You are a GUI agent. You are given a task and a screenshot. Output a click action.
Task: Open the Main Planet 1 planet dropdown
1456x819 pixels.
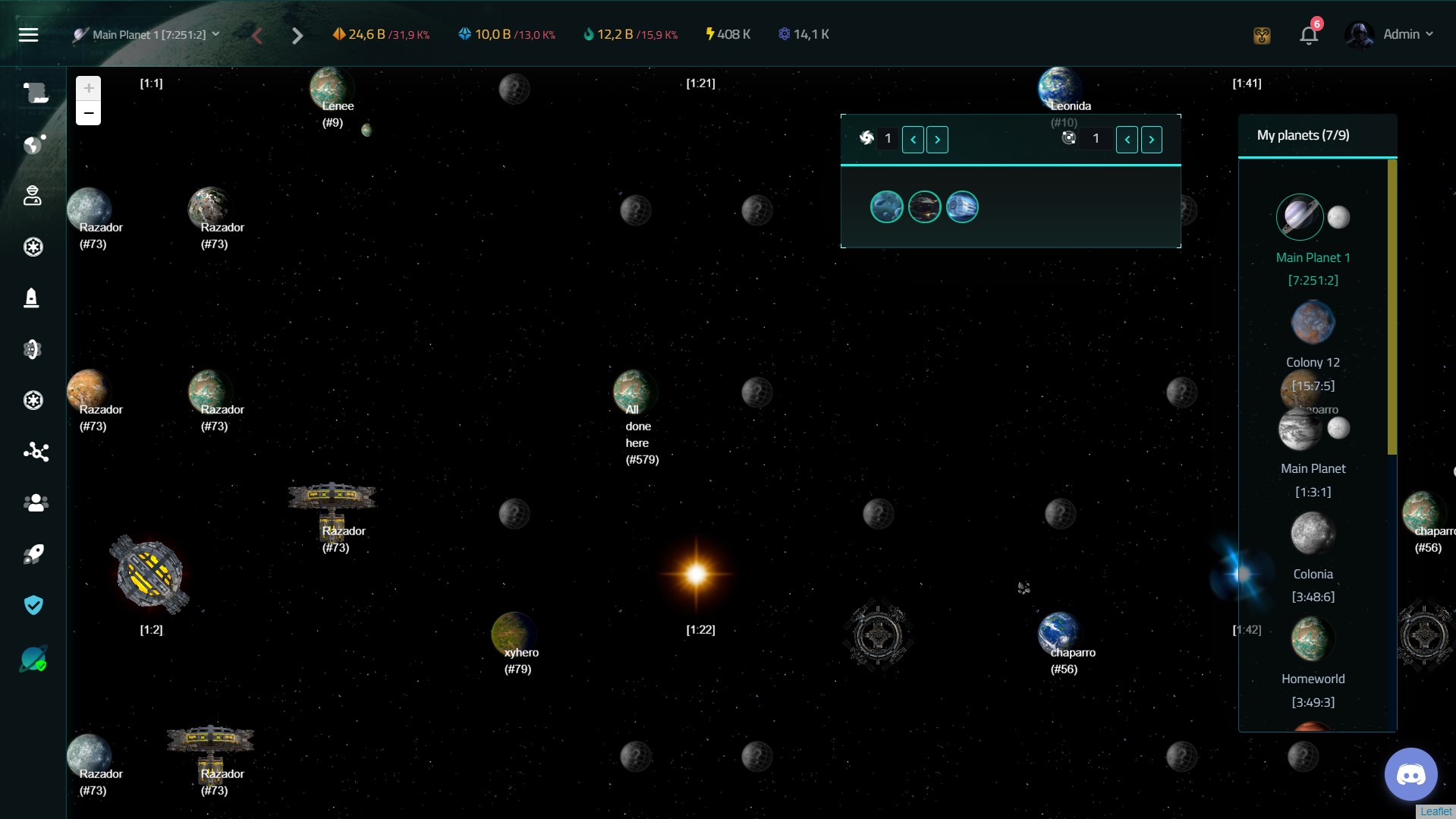[x=146, y=35]
